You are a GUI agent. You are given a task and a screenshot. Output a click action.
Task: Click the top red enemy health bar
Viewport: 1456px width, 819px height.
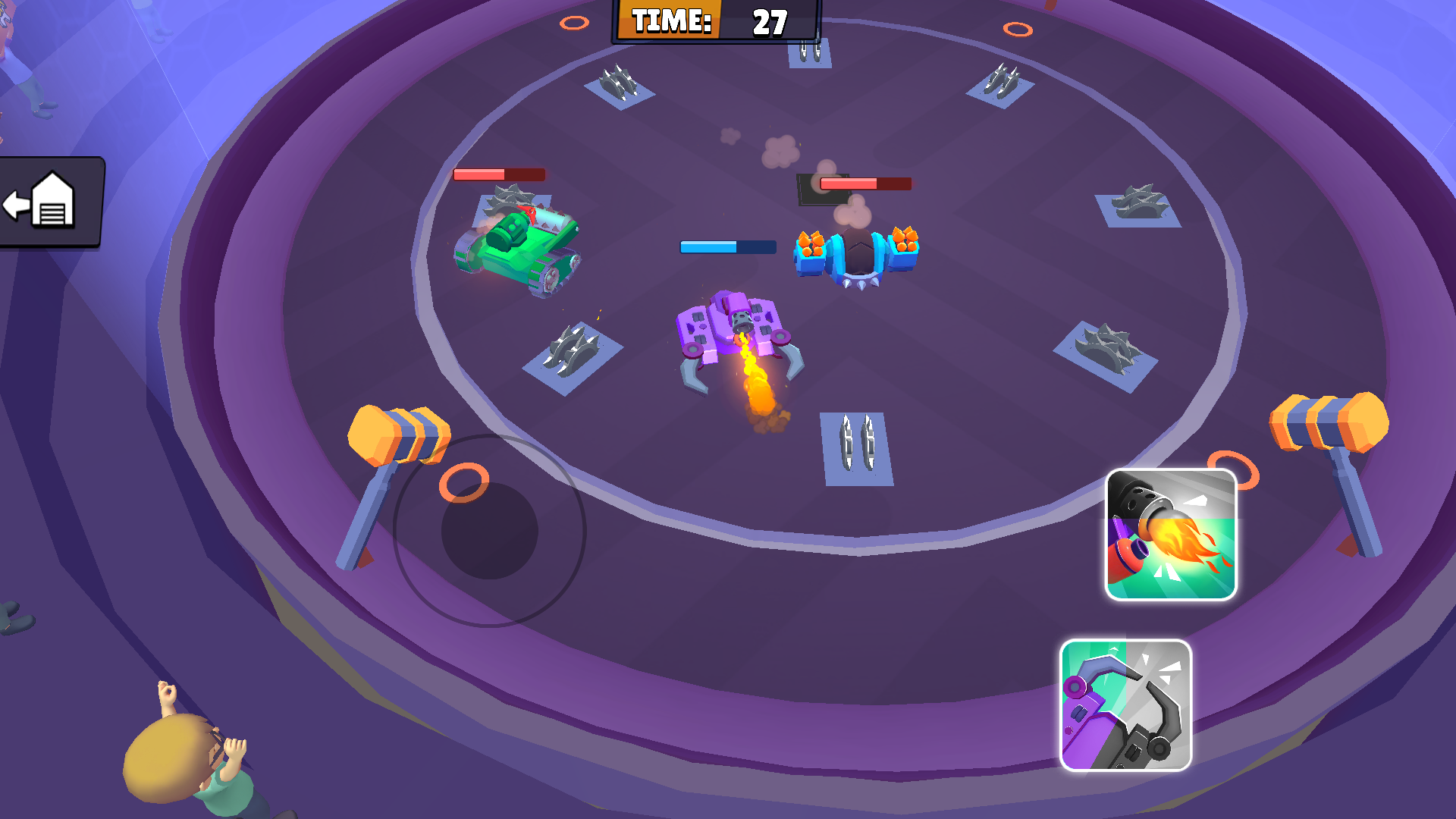click(x=864, y=183)
